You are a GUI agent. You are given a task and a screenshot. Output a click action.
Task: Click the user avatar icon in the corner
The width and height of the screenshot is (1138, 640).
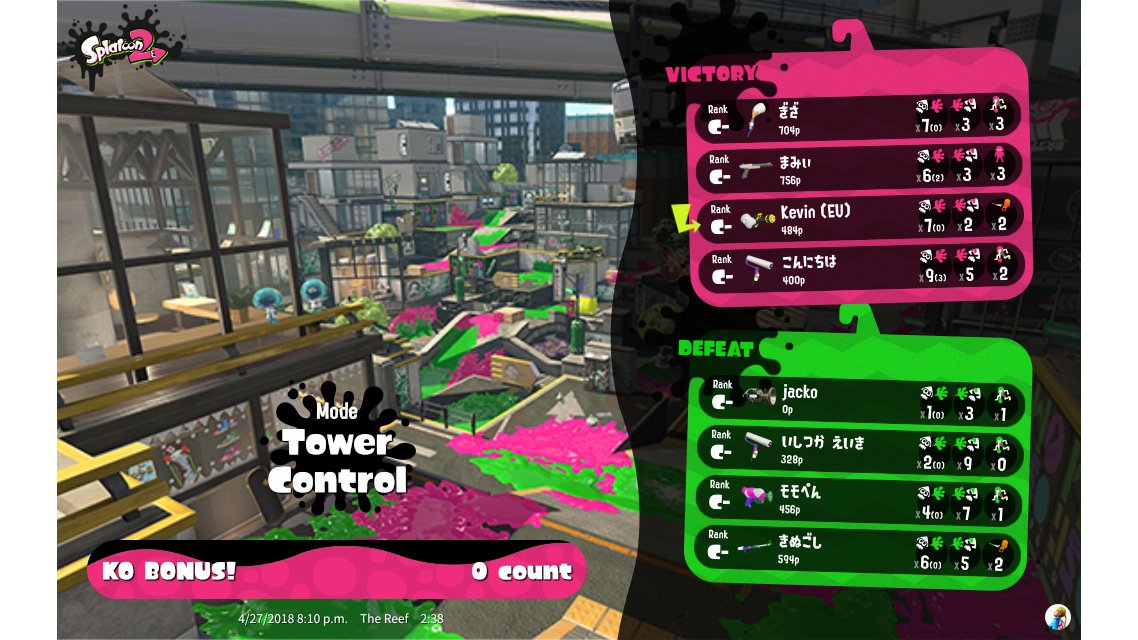(1056, 616)
